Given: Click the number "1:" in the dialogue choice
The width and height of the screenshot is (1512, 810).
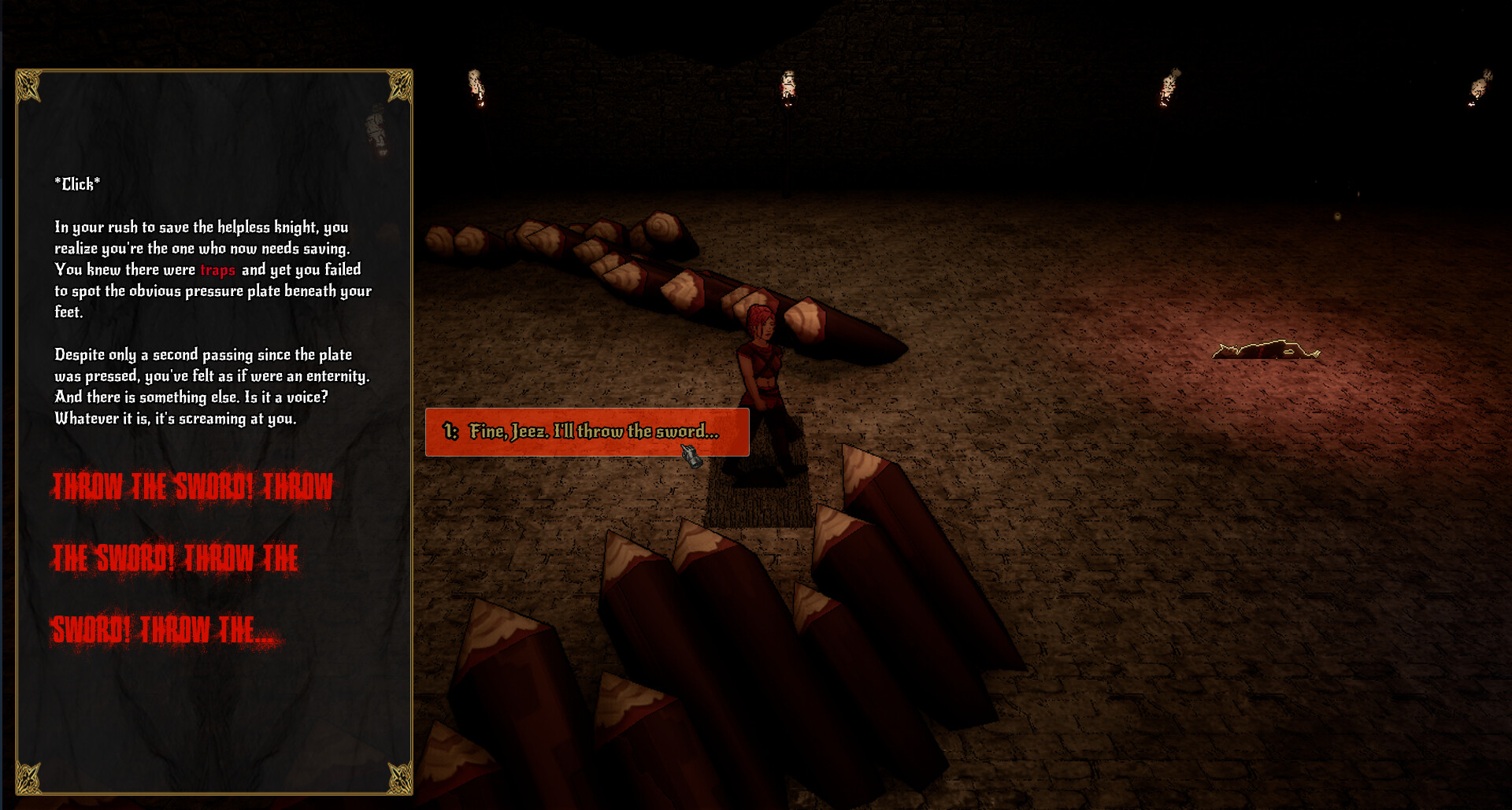Looking at the screenshot, I should click(x=450, y=431).
